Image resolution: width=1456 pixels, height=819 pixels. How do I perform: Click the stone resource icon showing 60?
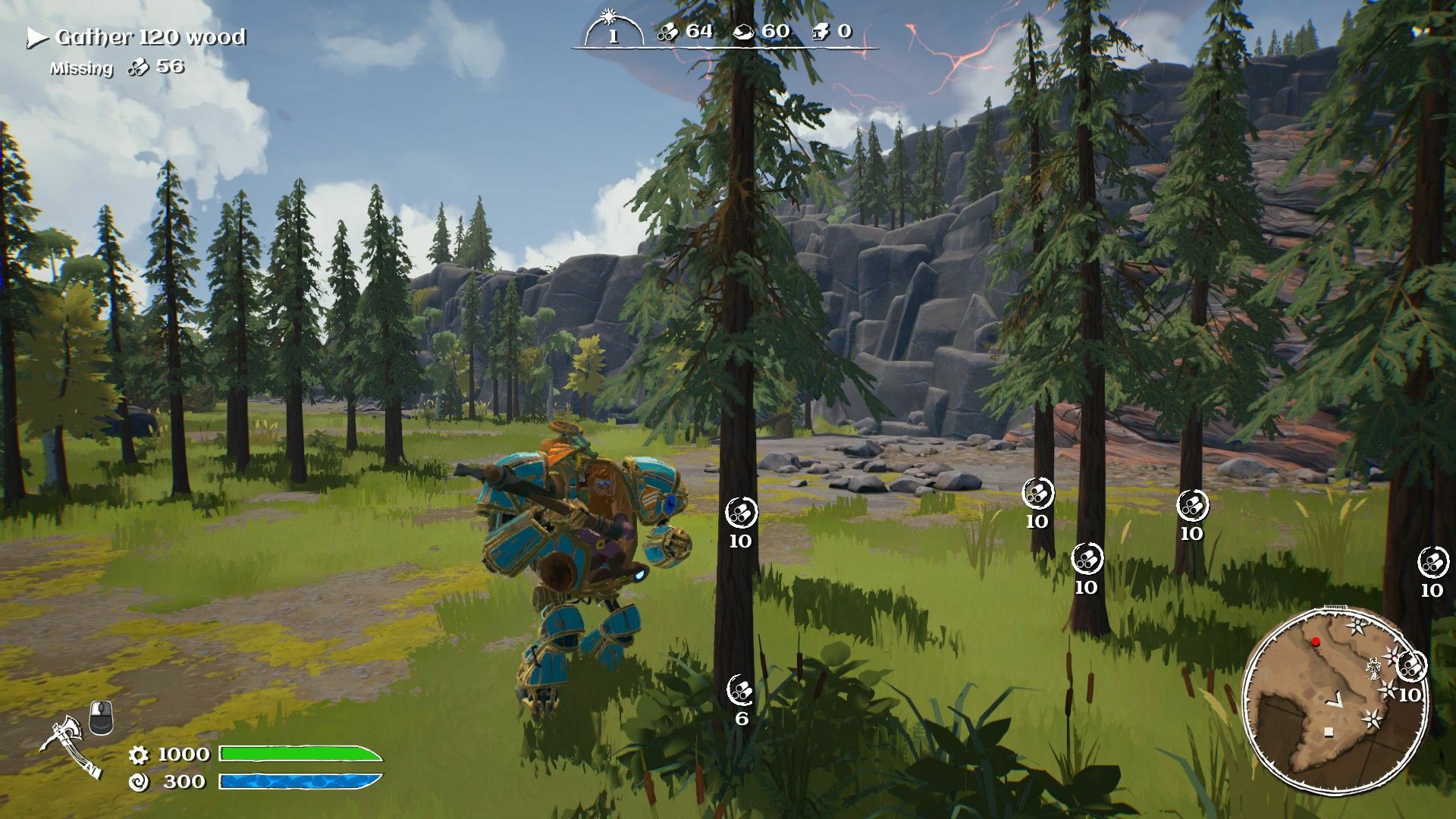click(744, 33)
